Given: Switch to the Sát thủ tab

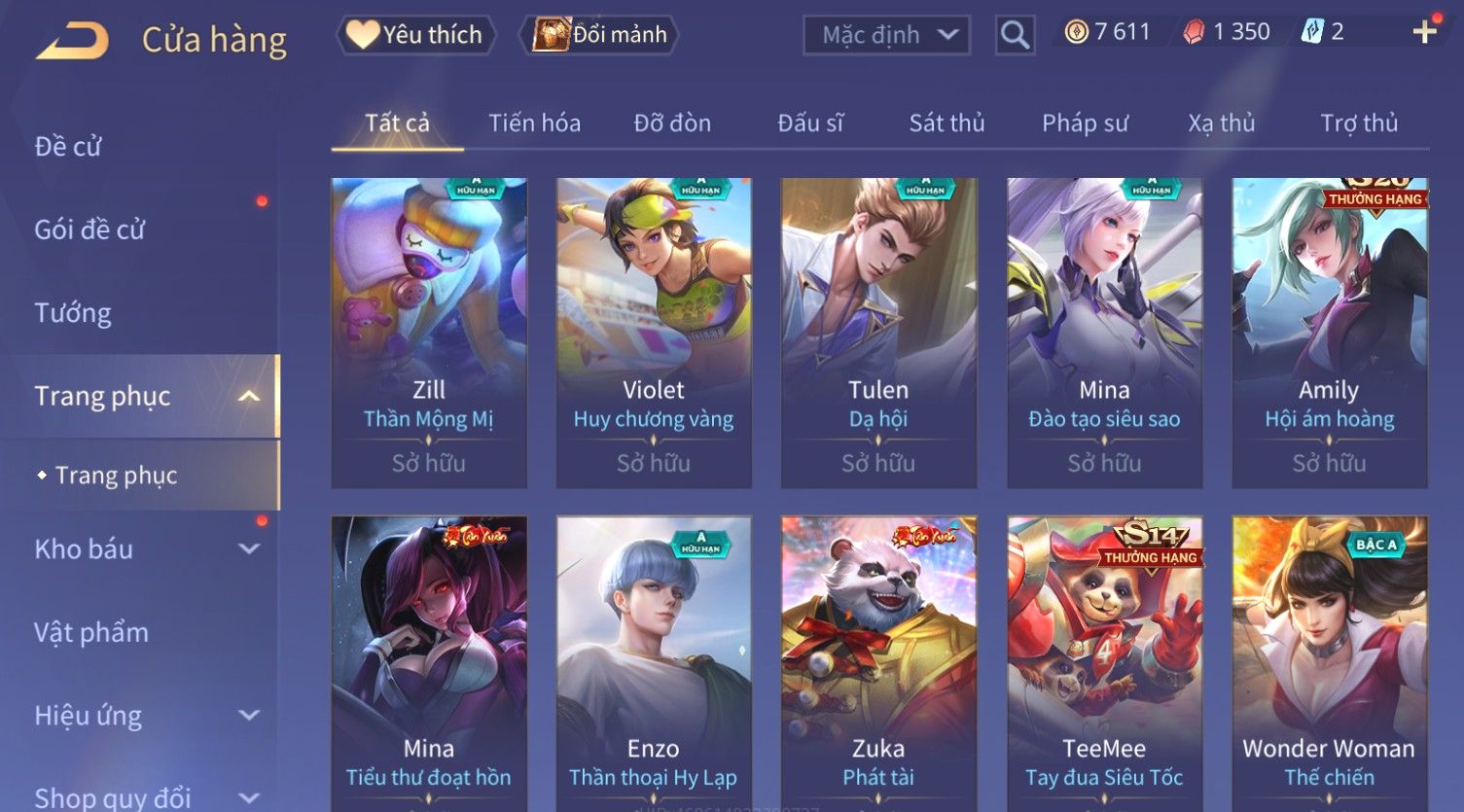Looking at the screenshot, I should 946,124.
